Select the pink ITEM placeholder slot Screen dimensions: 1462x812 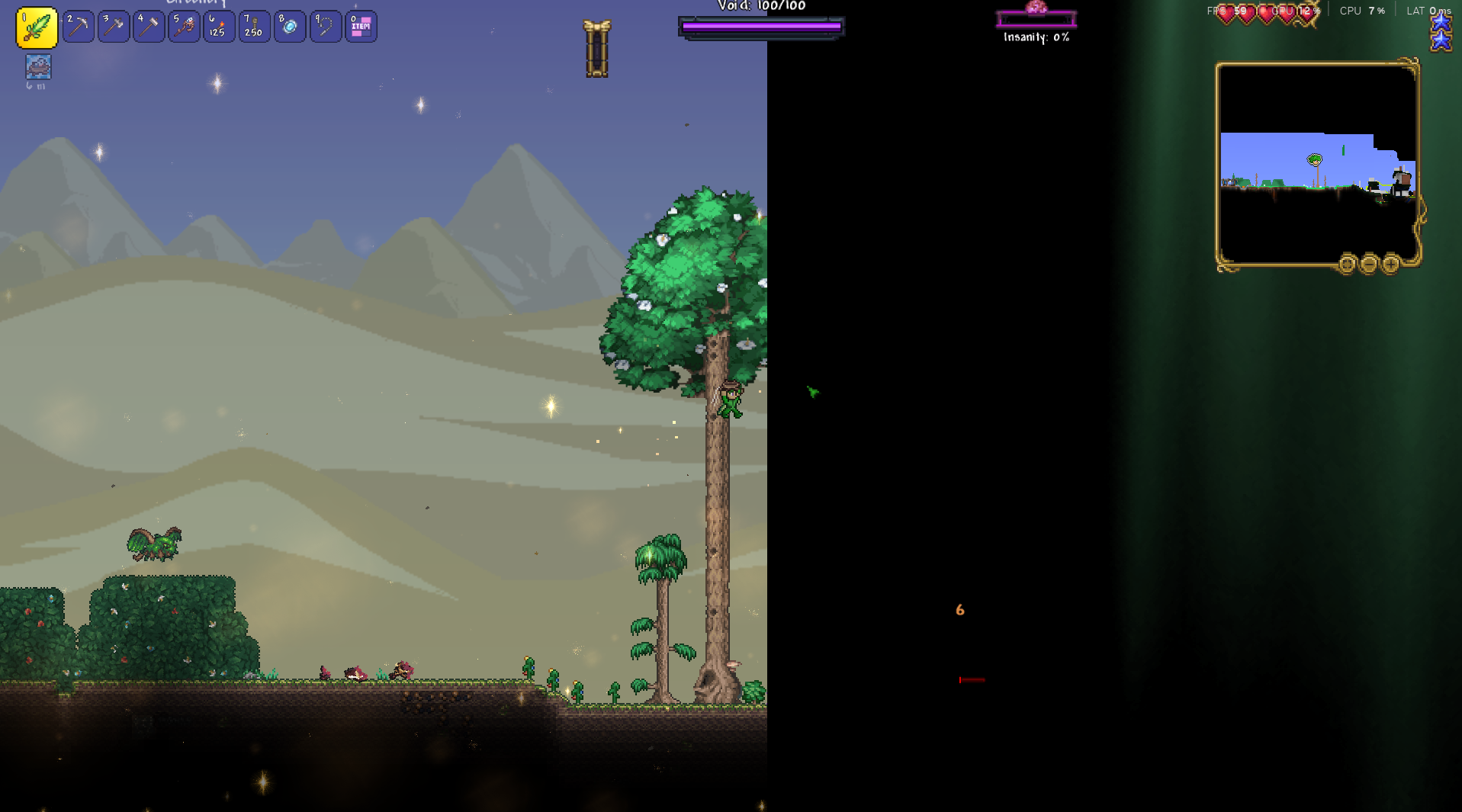click(361, 27)
